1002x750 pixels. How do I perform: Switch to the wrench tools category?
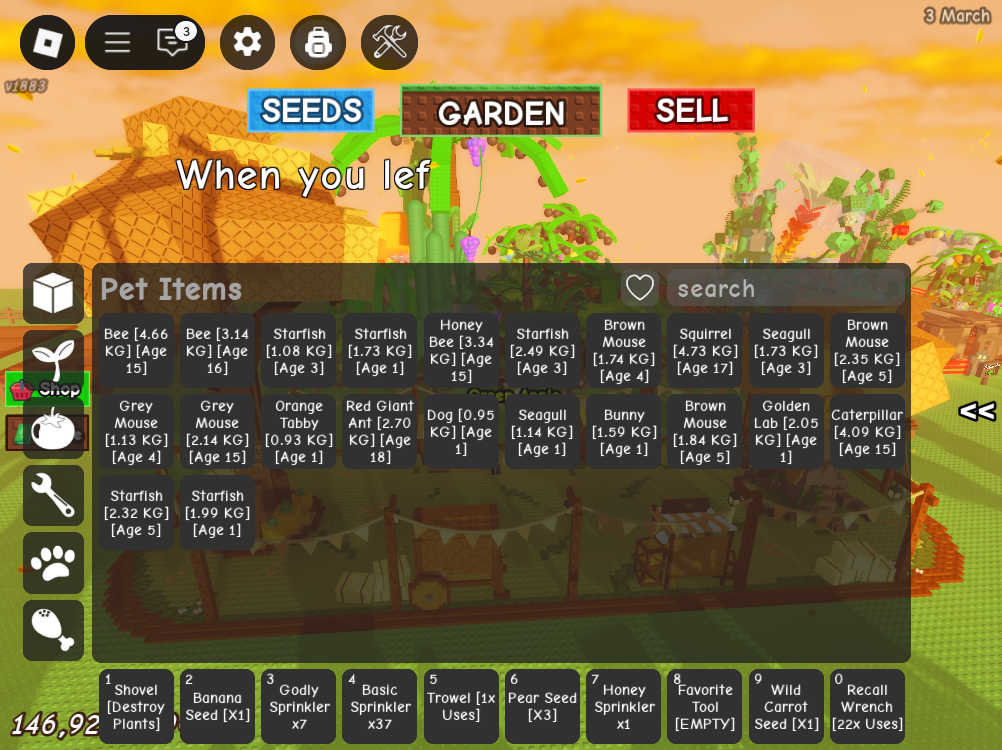(53, 495)
